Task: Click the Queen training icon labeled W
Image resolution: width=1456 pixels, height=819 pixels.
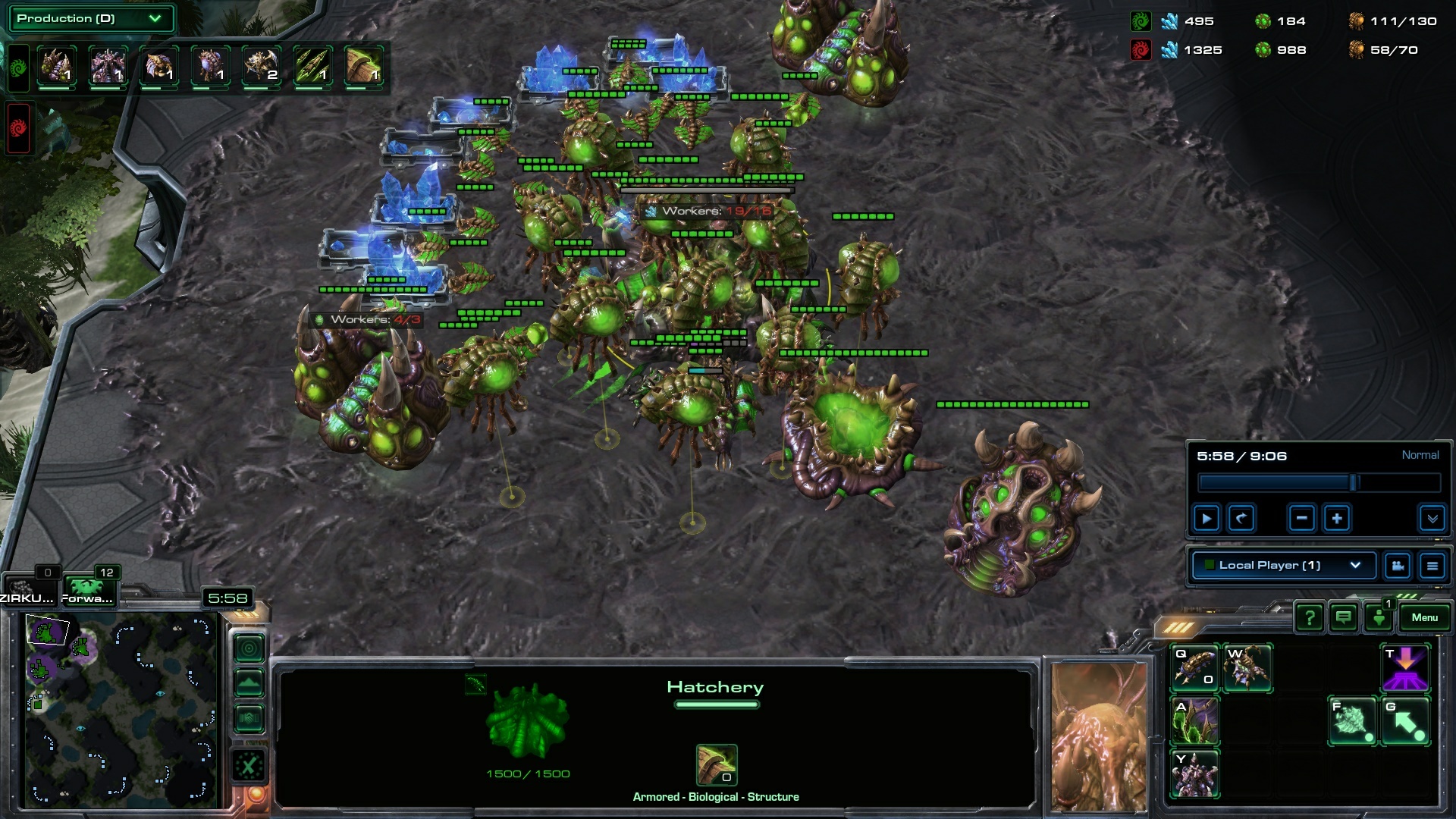Action: pos(1249,667)
